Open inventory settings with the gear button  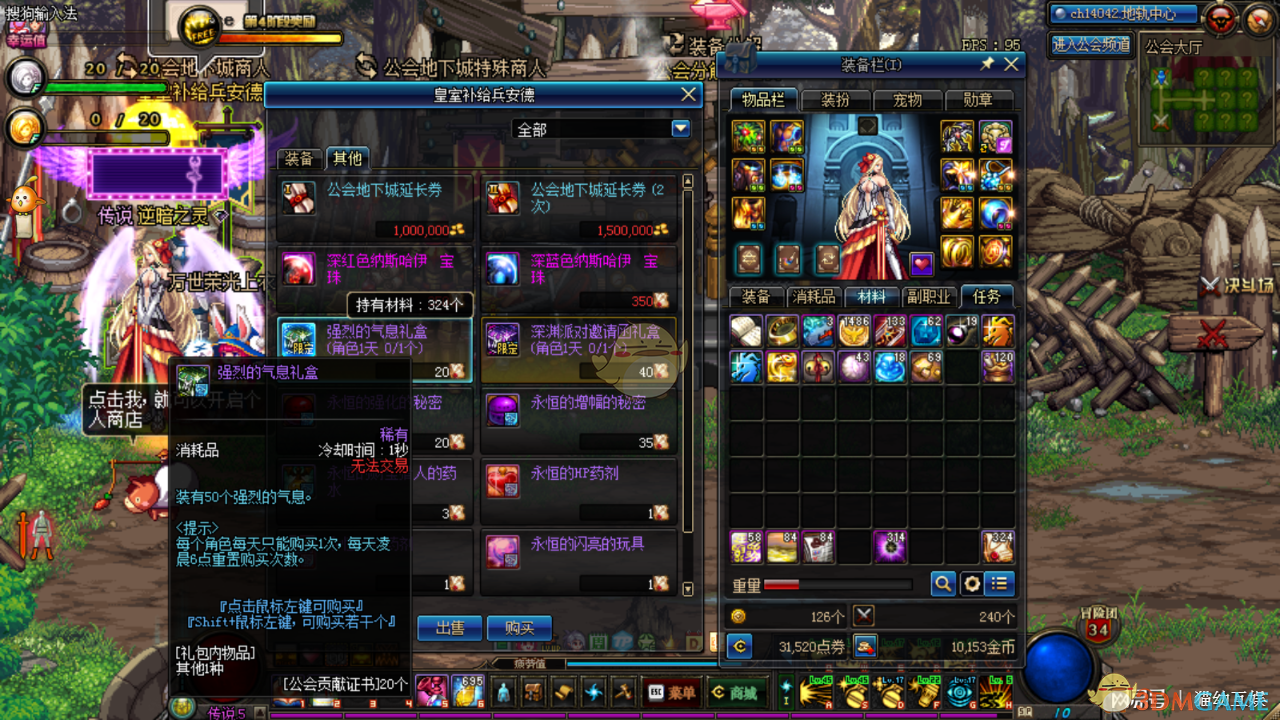[971, 583]
